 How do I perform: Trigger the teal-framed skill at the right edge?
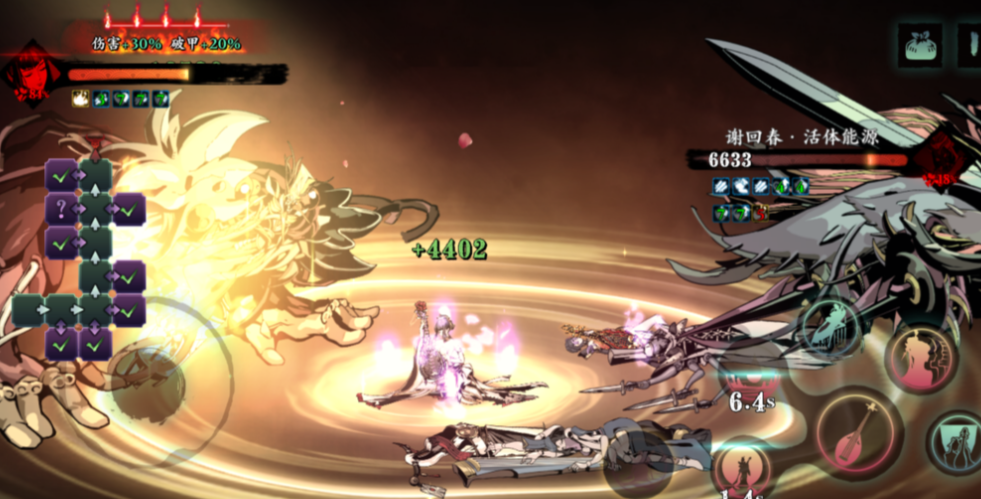(x=957, y=443)
